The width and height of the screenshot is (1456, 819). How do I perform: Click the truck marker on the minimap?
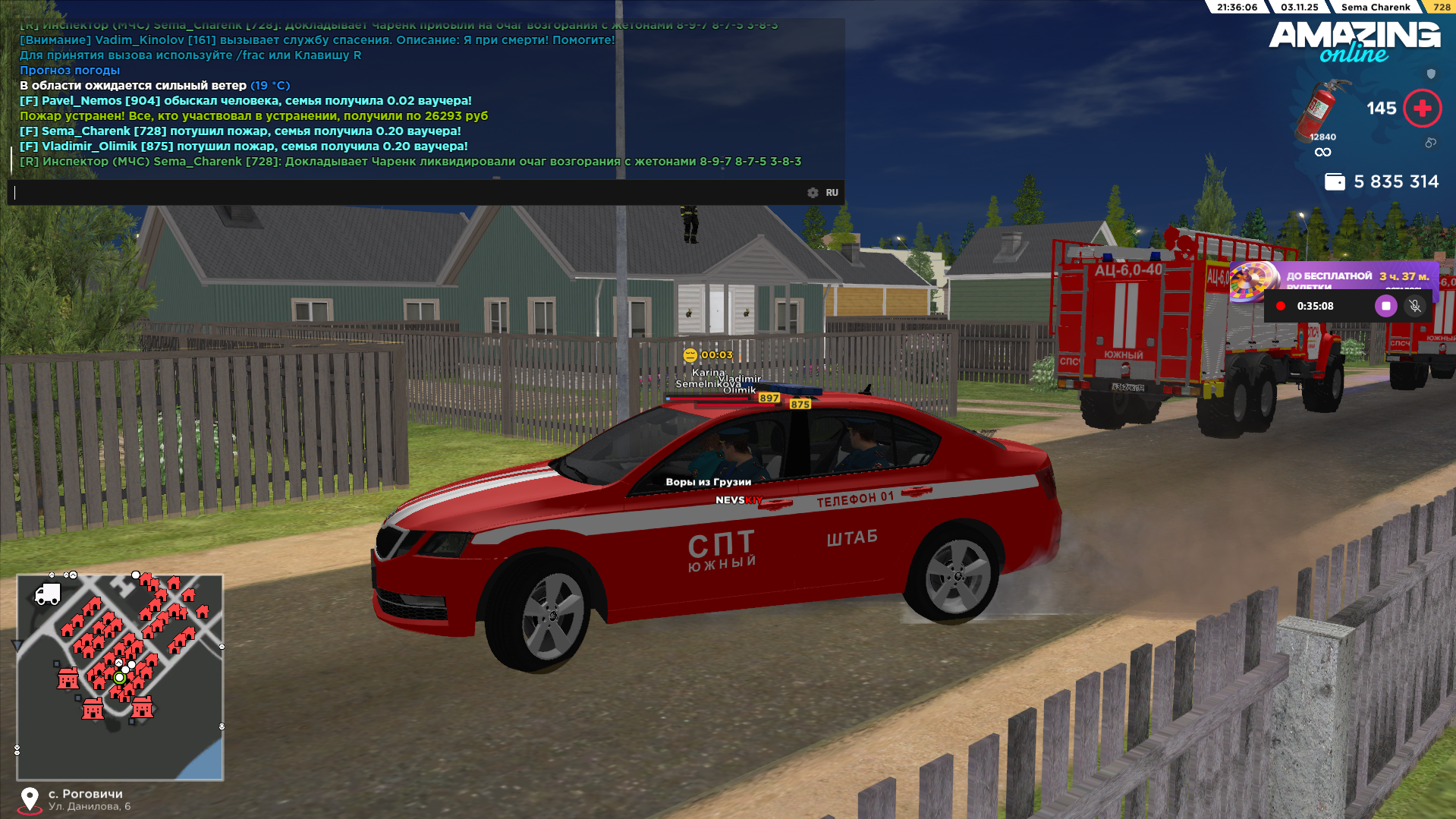(x=48, y=594)
